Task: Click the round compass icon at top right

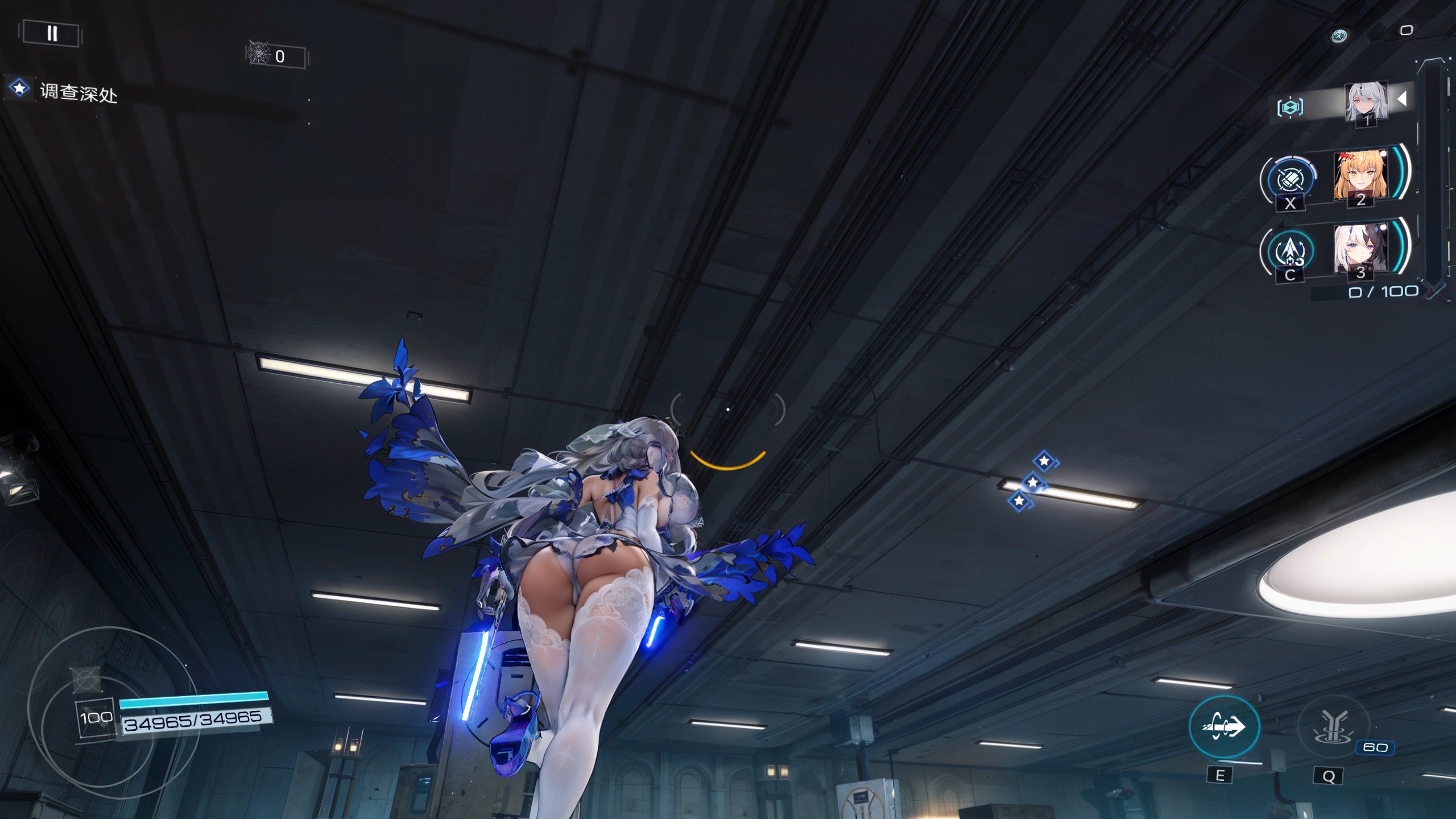Action: click(1339, 36)
